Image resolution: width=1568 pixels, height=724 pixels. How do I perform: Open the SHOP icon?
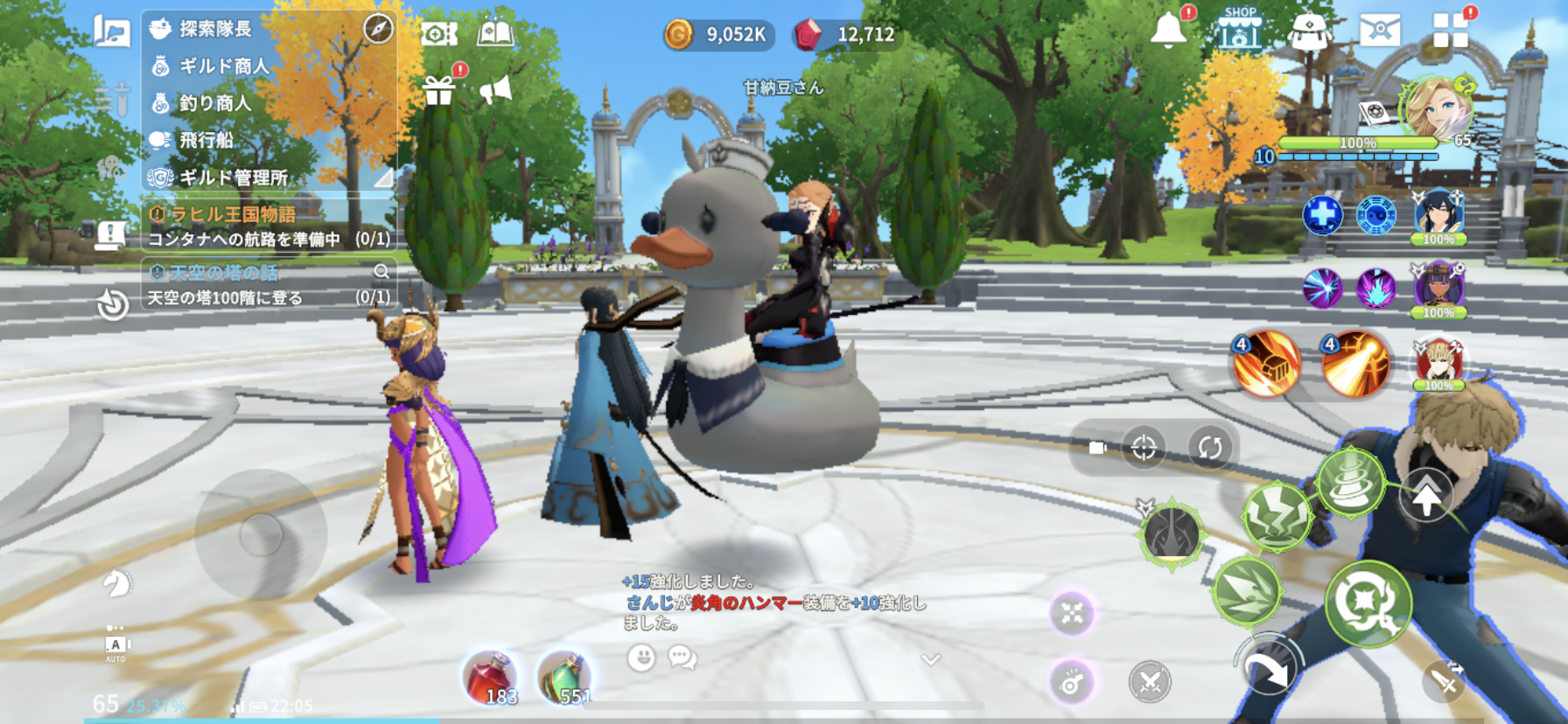pyautogui.click(x=1240, y=30)
